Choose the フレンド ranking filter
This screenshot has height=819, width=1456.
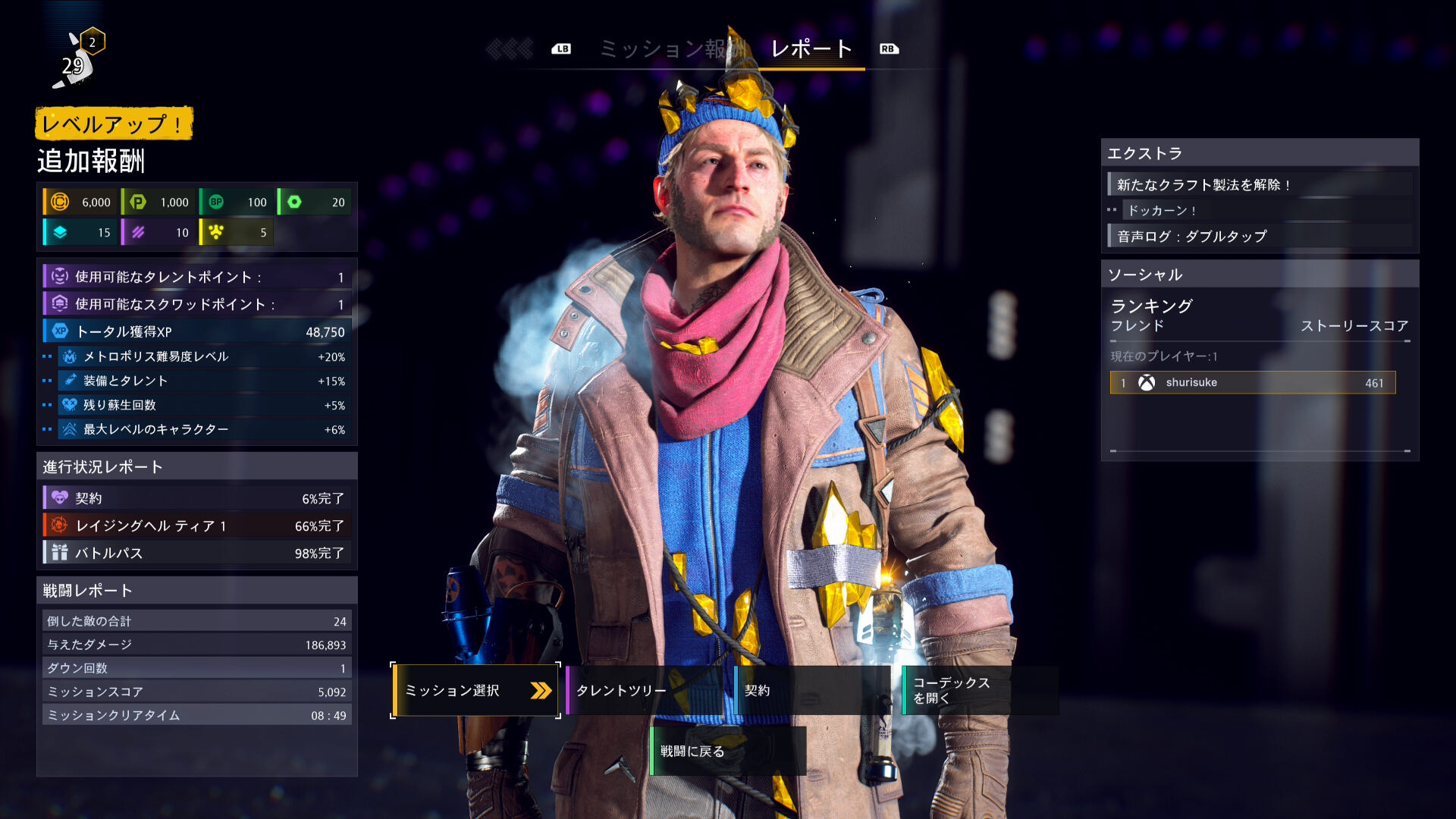pyautogui.click(x=1137, y=326)
